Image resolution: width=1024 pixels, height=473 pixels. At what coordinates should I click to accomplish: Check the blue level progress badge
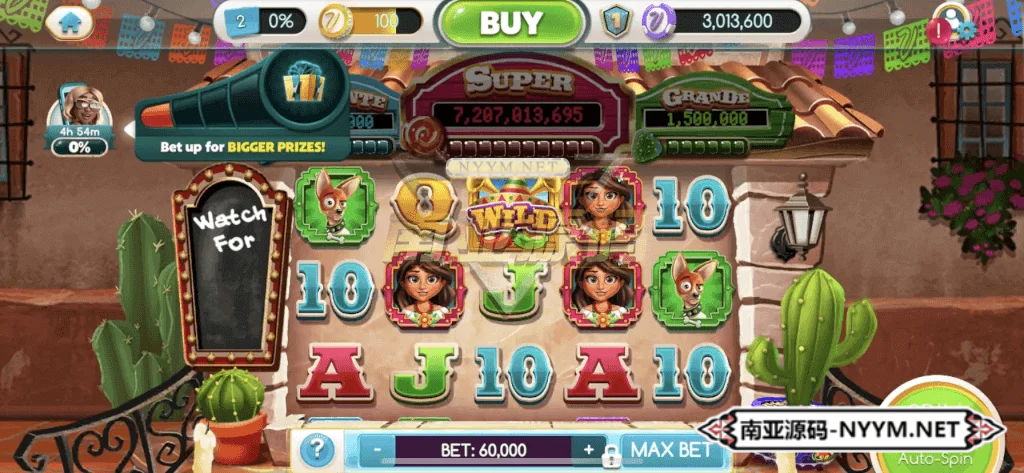pyautogui.click(x=242, y=21)
